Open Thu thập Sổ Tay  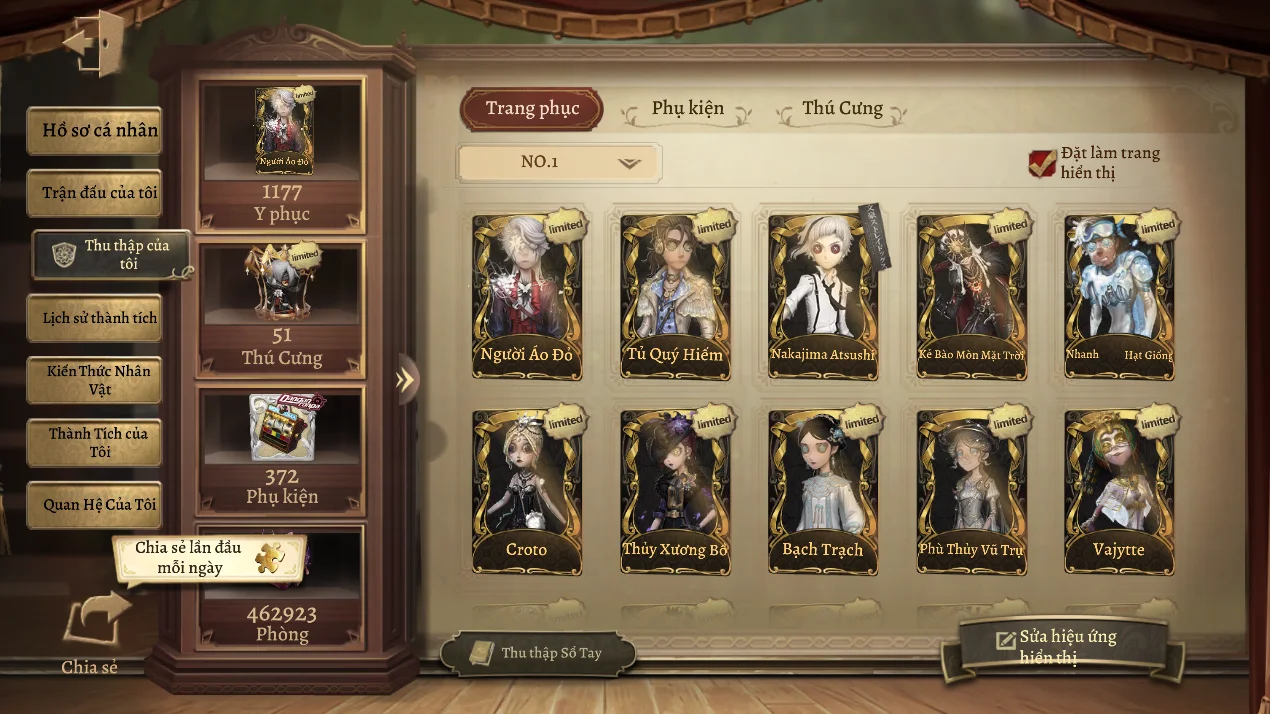point(538,653)
